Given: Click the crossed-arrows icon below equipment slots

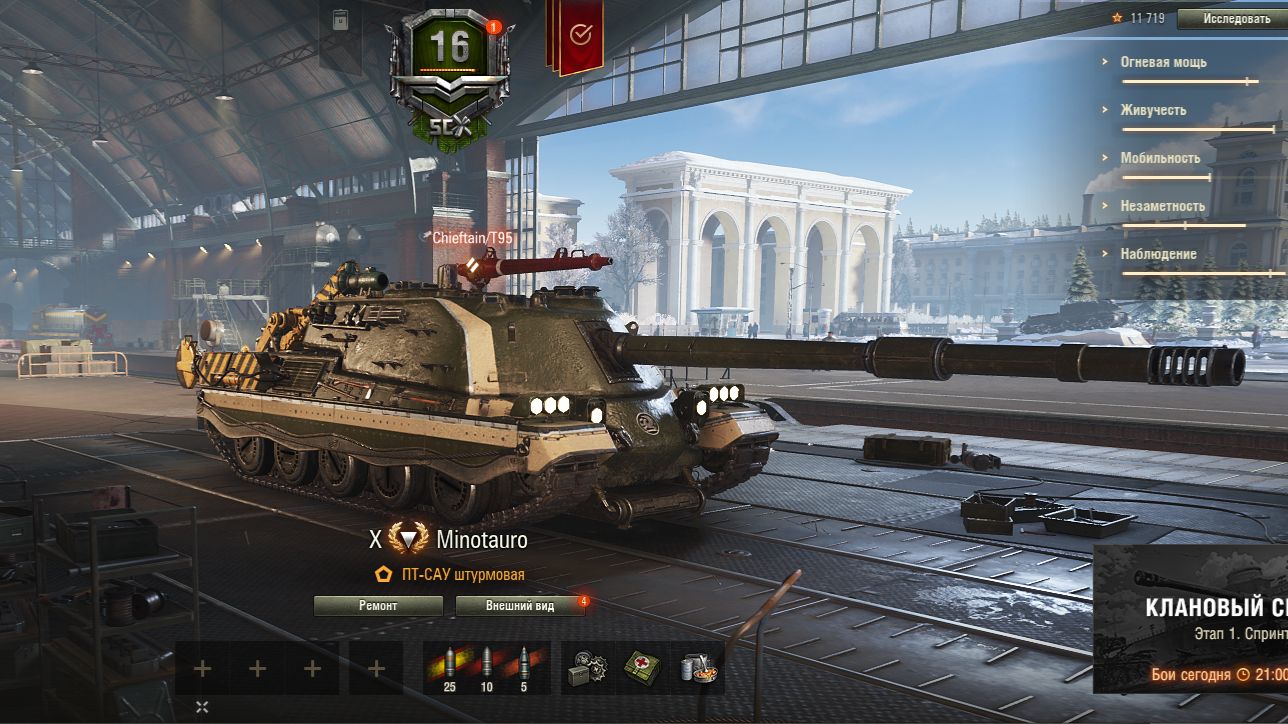Looking at the screenshot, I should (202, 707).
